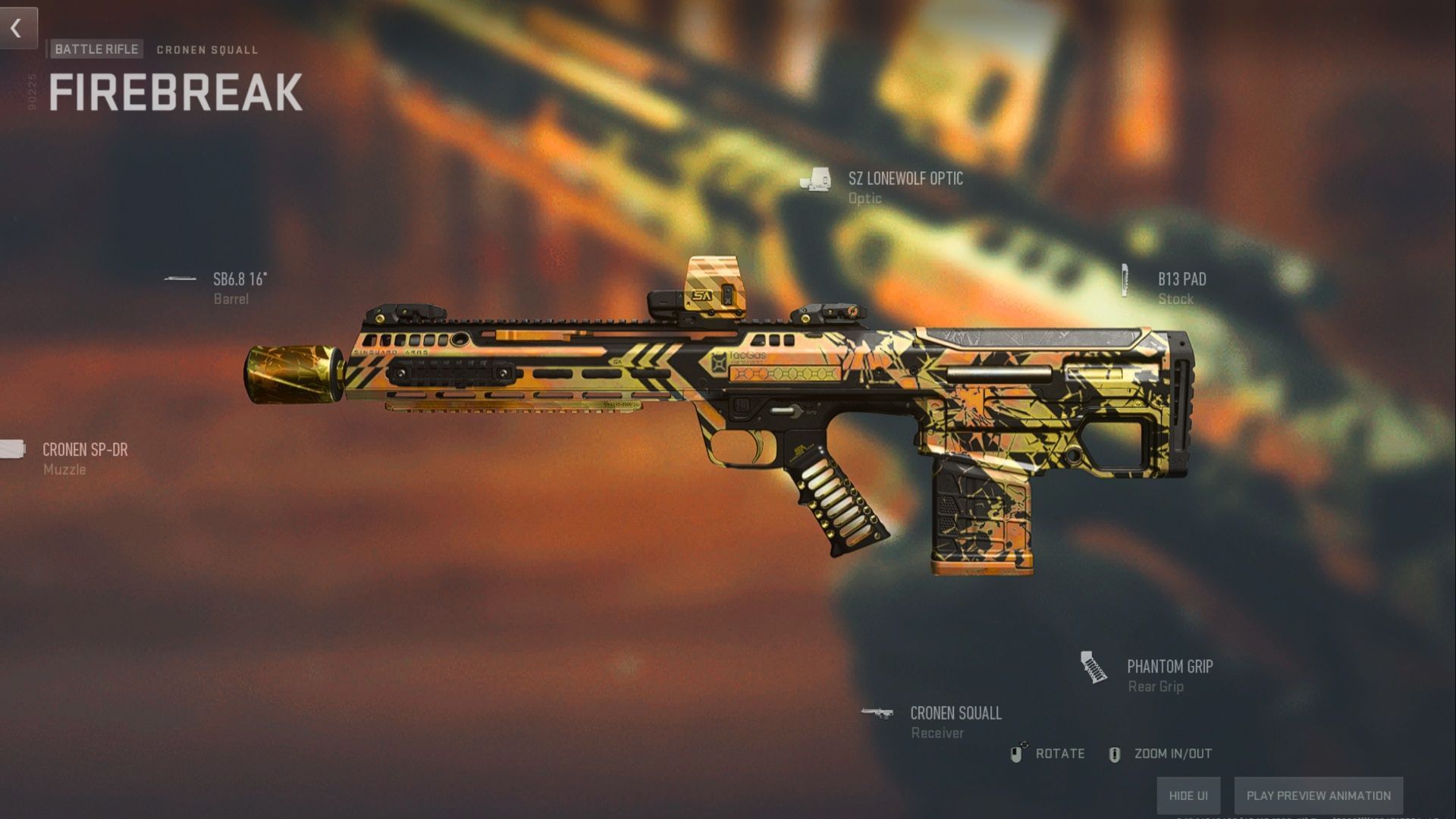Click the zoom in/out mouse icon

[1115, 754]
